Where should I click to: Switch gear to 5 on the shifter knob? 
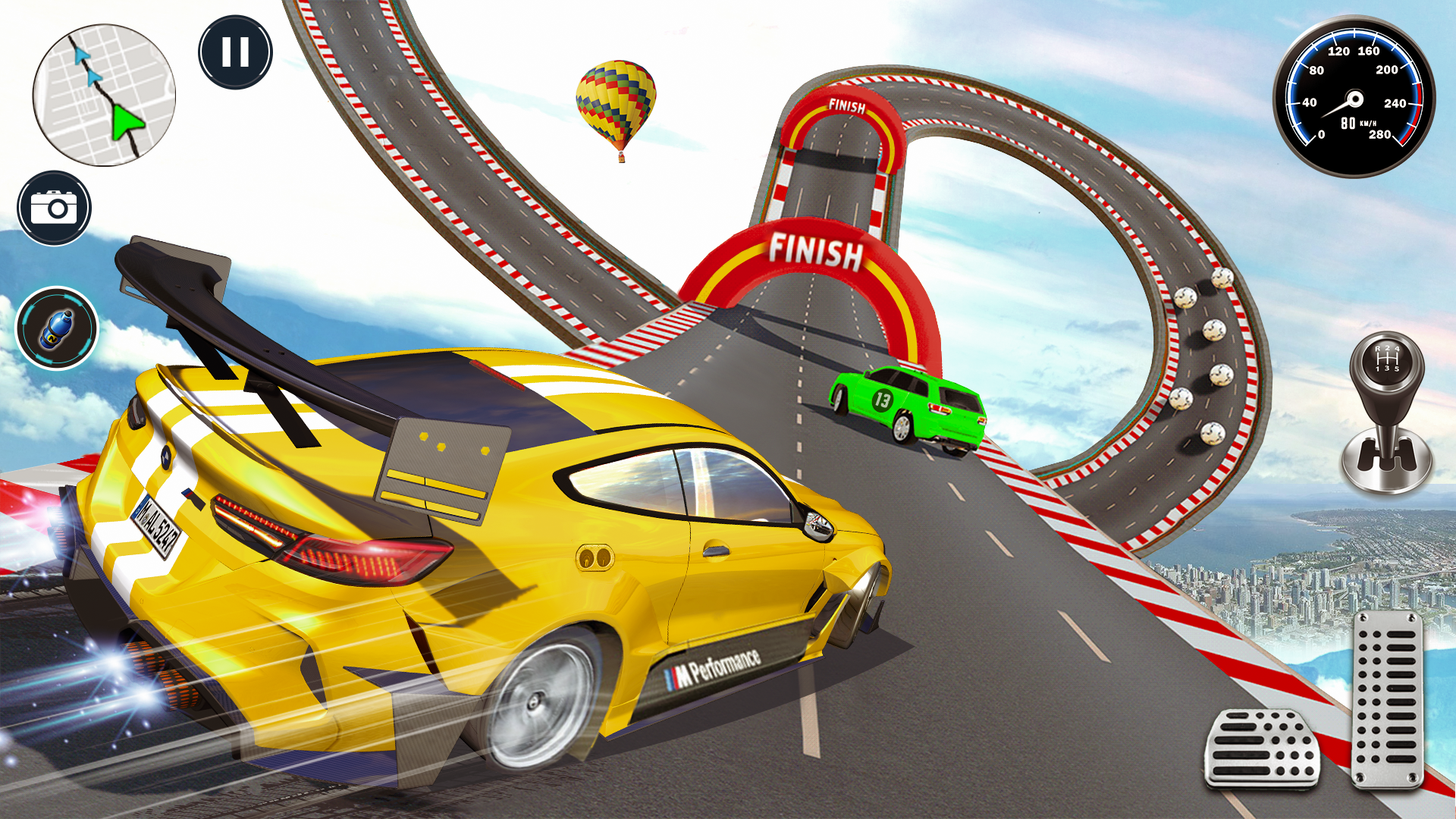point(1397,368)
